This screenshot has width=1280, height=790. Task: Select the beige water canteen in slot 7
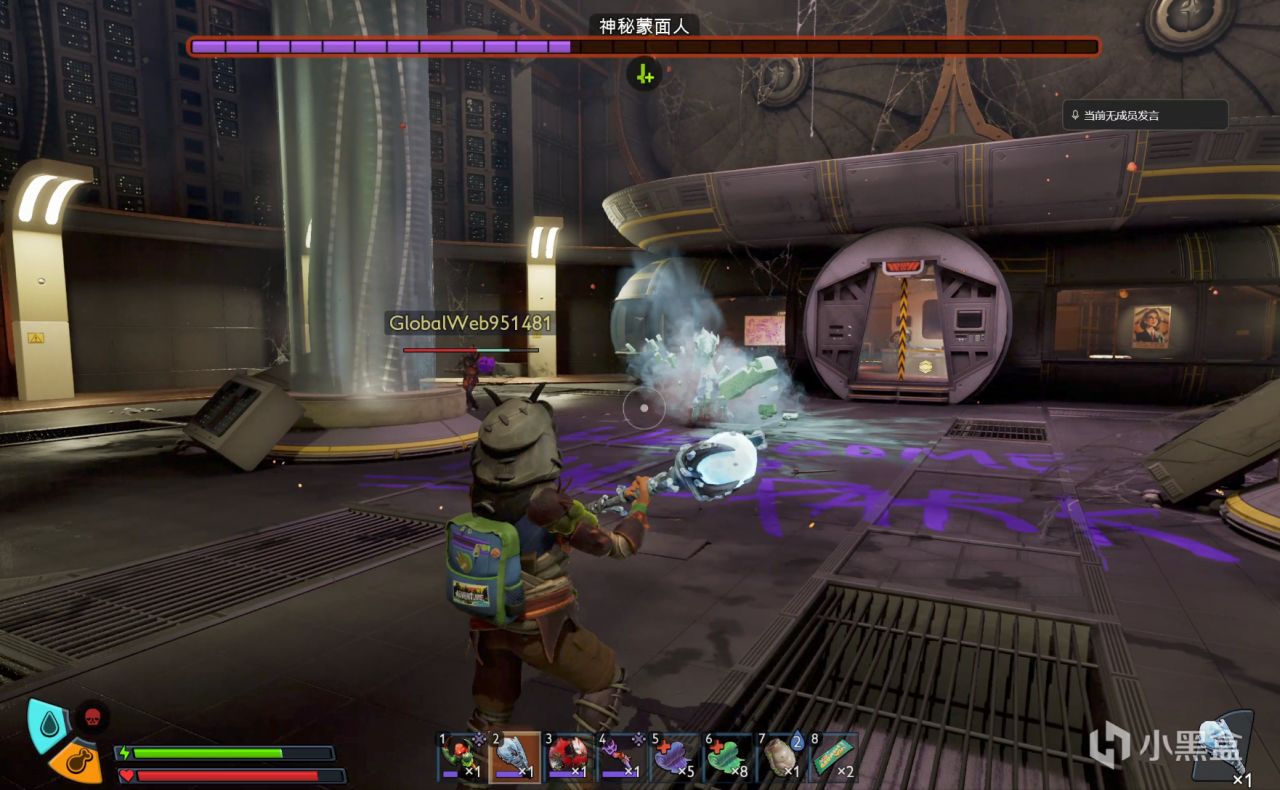tap(780, 757)
